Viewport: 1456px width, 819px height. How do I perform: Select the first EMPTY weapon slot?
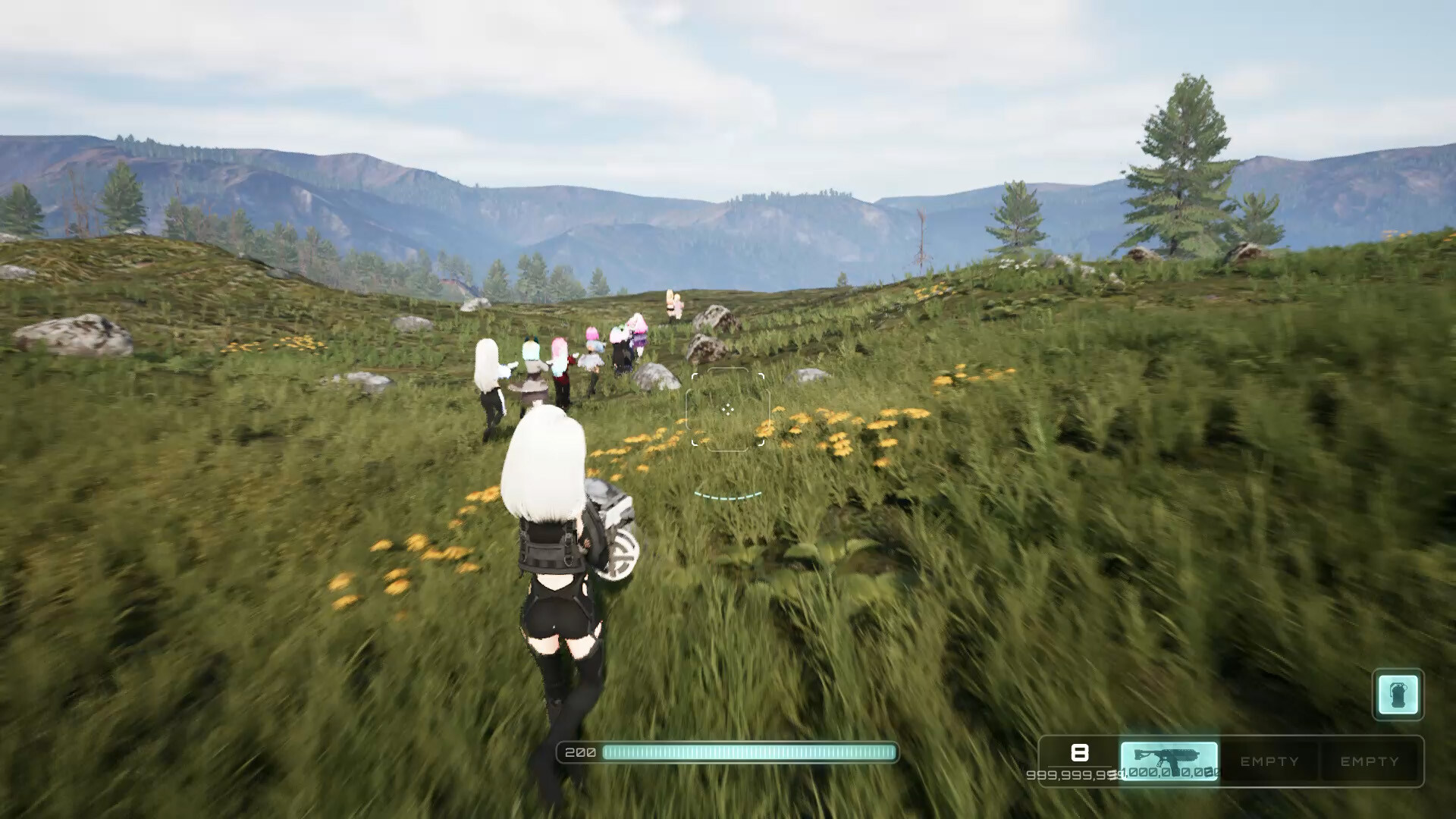tap(1269, 760)
